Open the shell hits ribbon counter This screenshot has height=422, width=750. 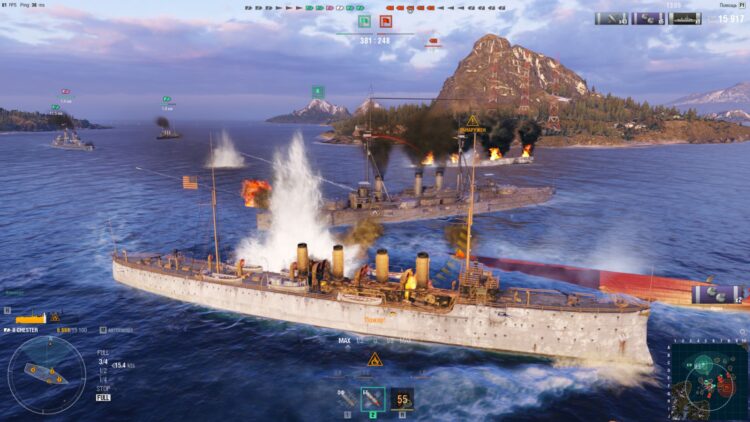coord(611,18)
